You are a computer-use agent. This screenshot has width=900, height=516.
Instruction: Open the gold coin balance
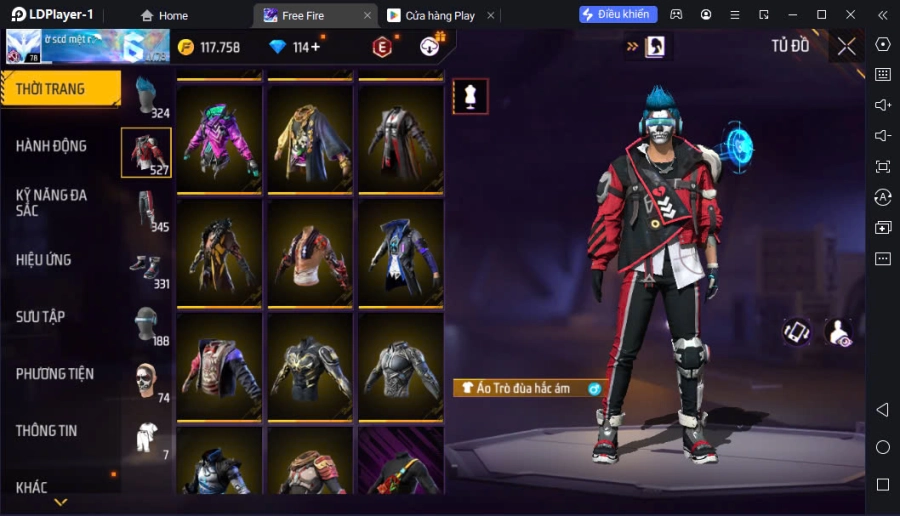pos(208,47)
